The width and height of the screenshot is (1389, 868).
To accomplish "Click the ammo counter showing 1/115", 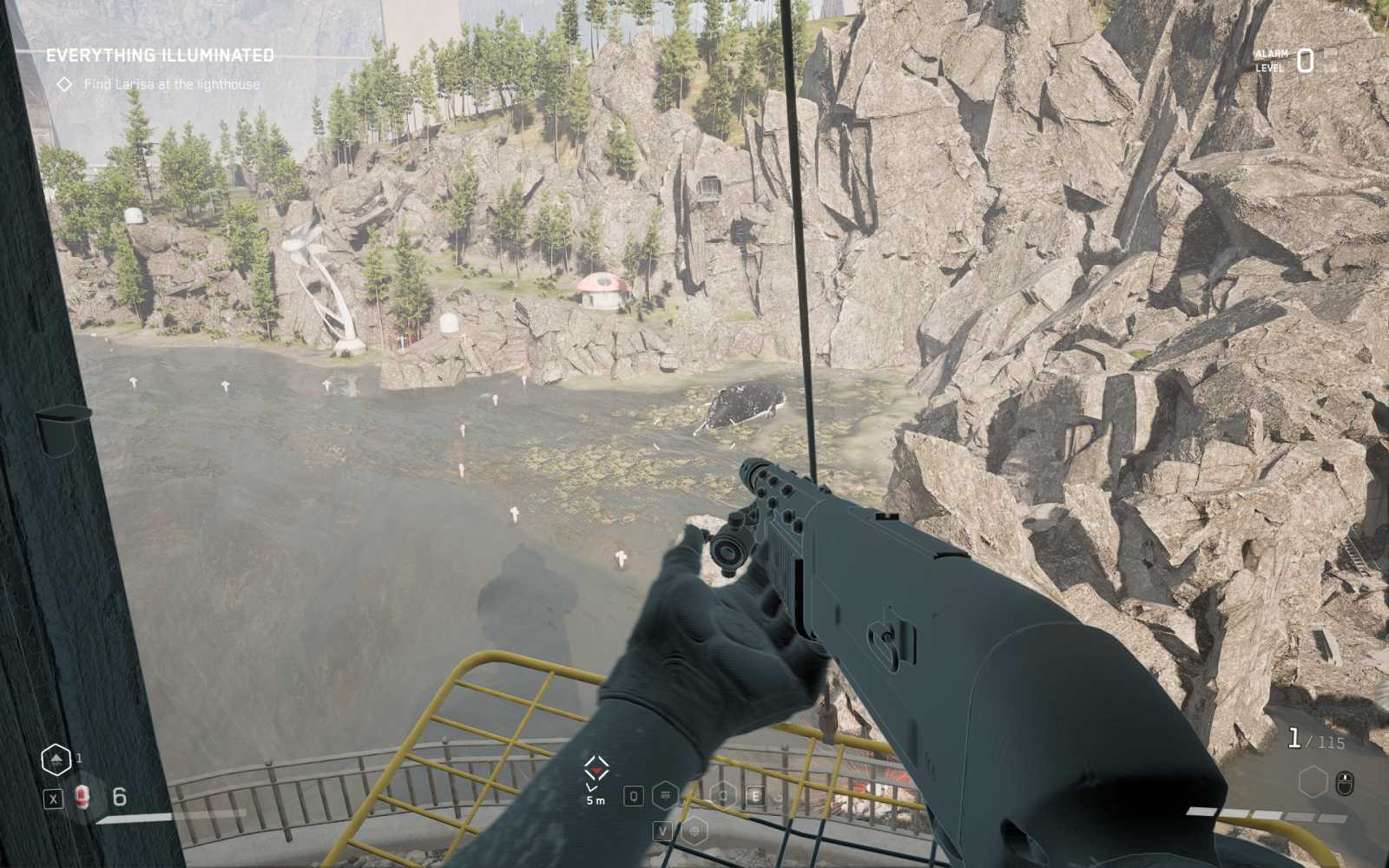I will [1316, 739].
